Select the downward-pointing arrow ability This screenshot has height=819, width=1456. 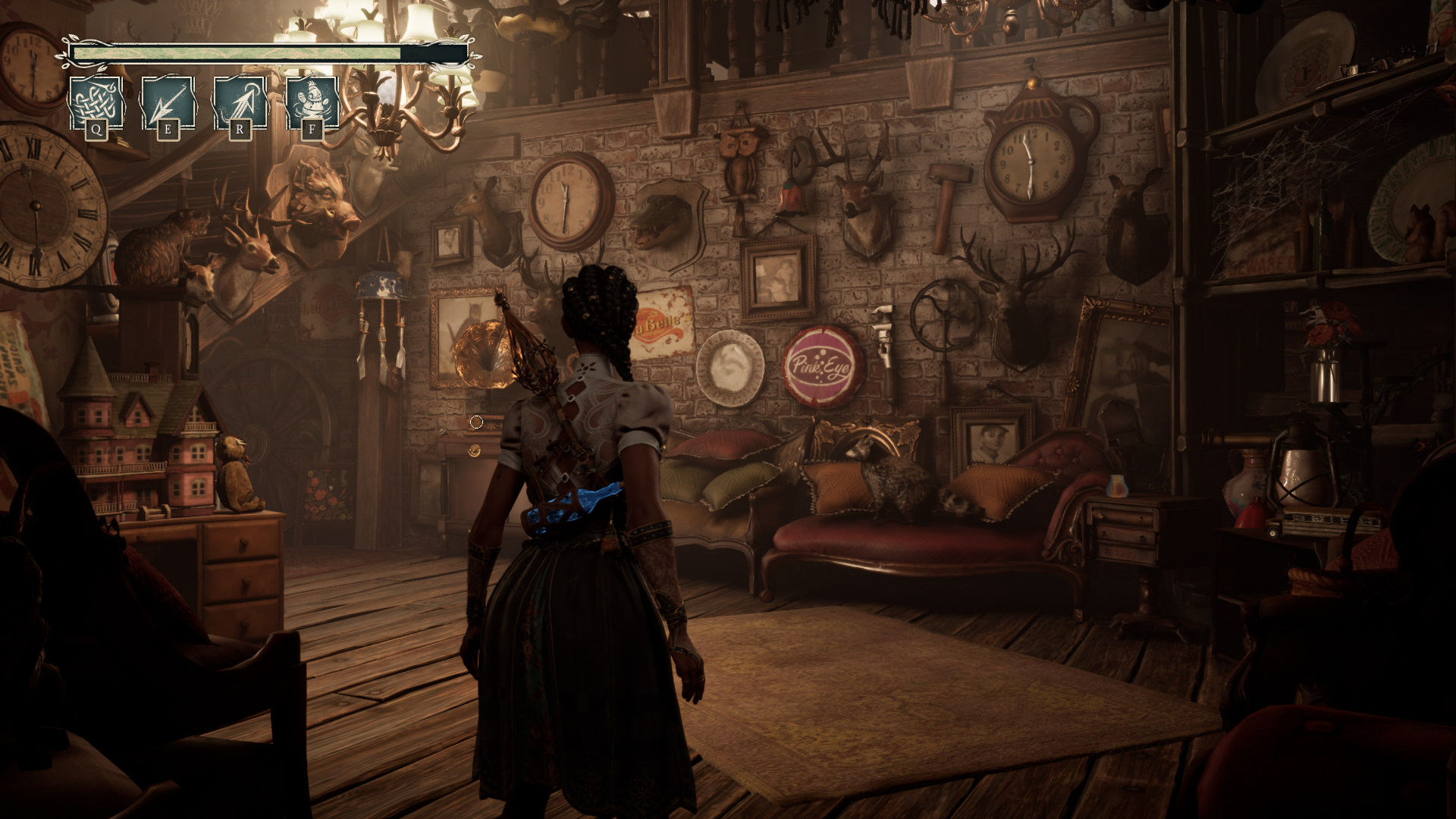tap(168, 103)
